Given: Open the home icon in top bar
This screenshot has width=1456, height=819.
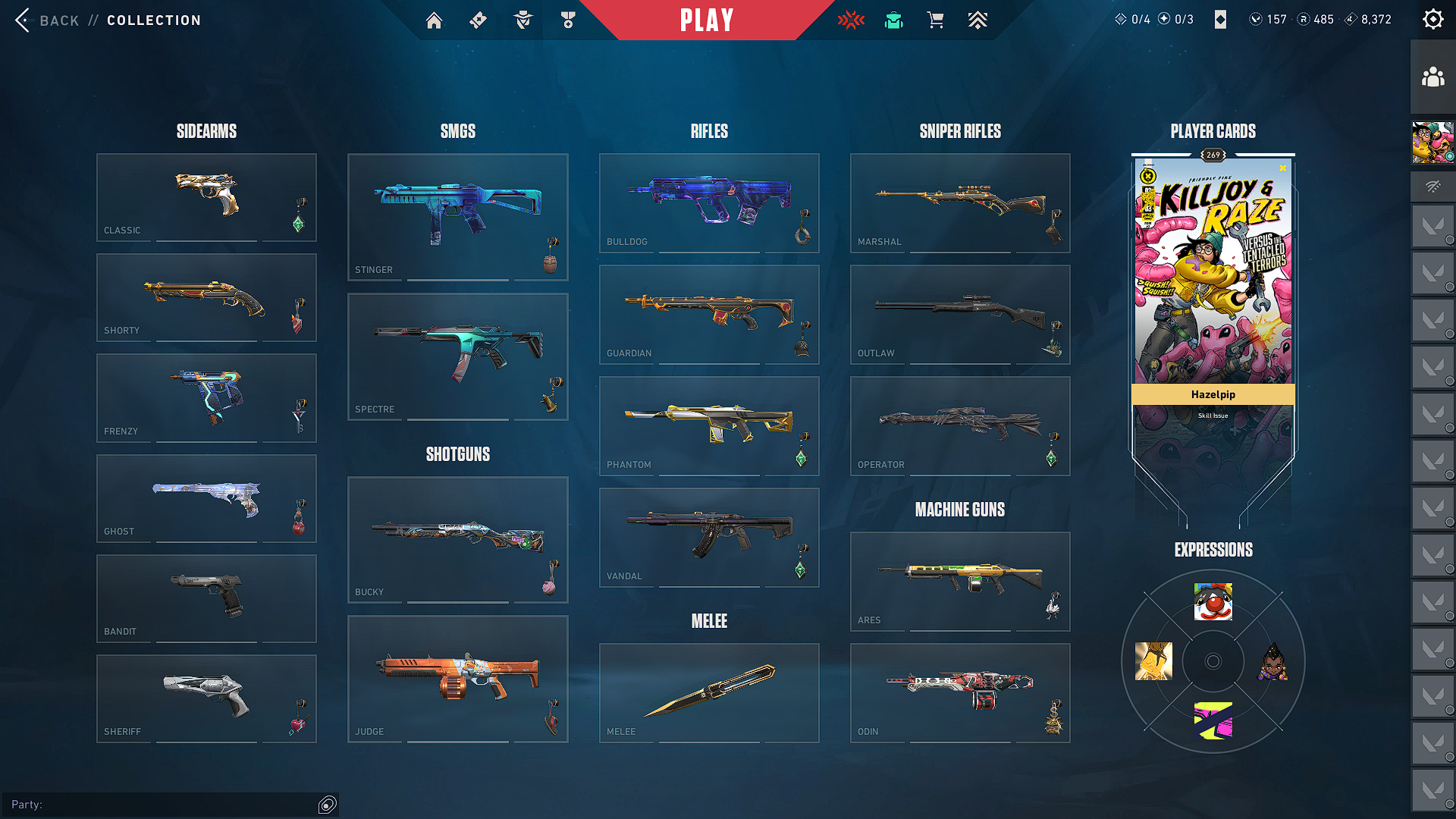Looking at the screenshot, I should point(434,20).
